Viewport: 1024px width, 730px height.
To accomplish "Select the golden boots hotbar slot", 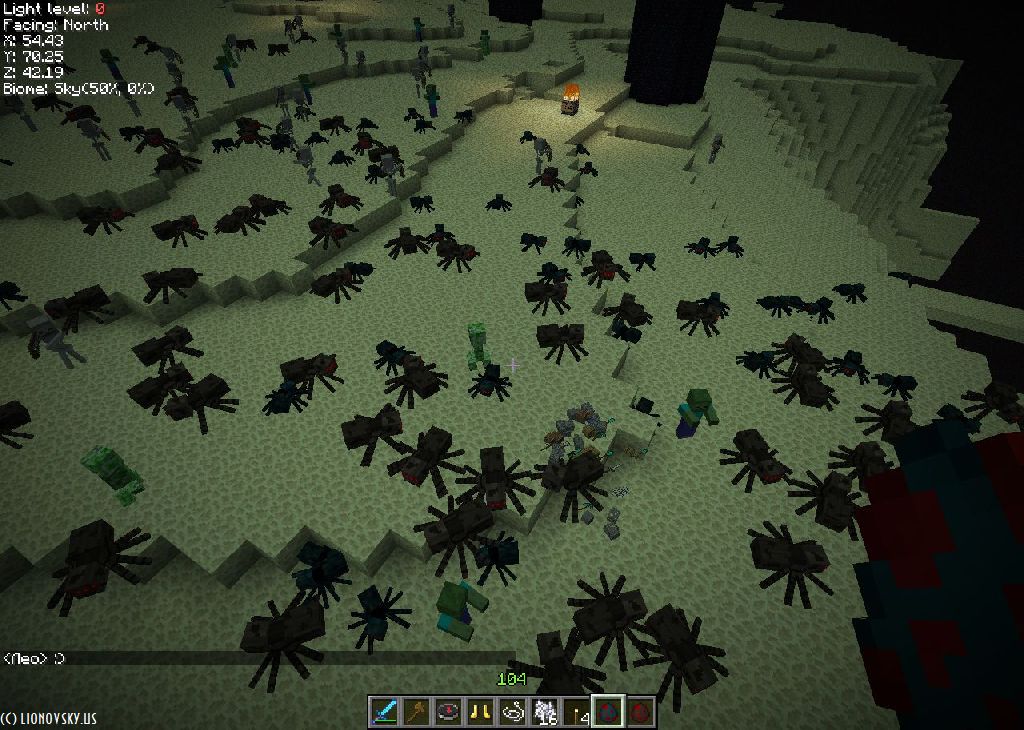I will tap(481, 711).
